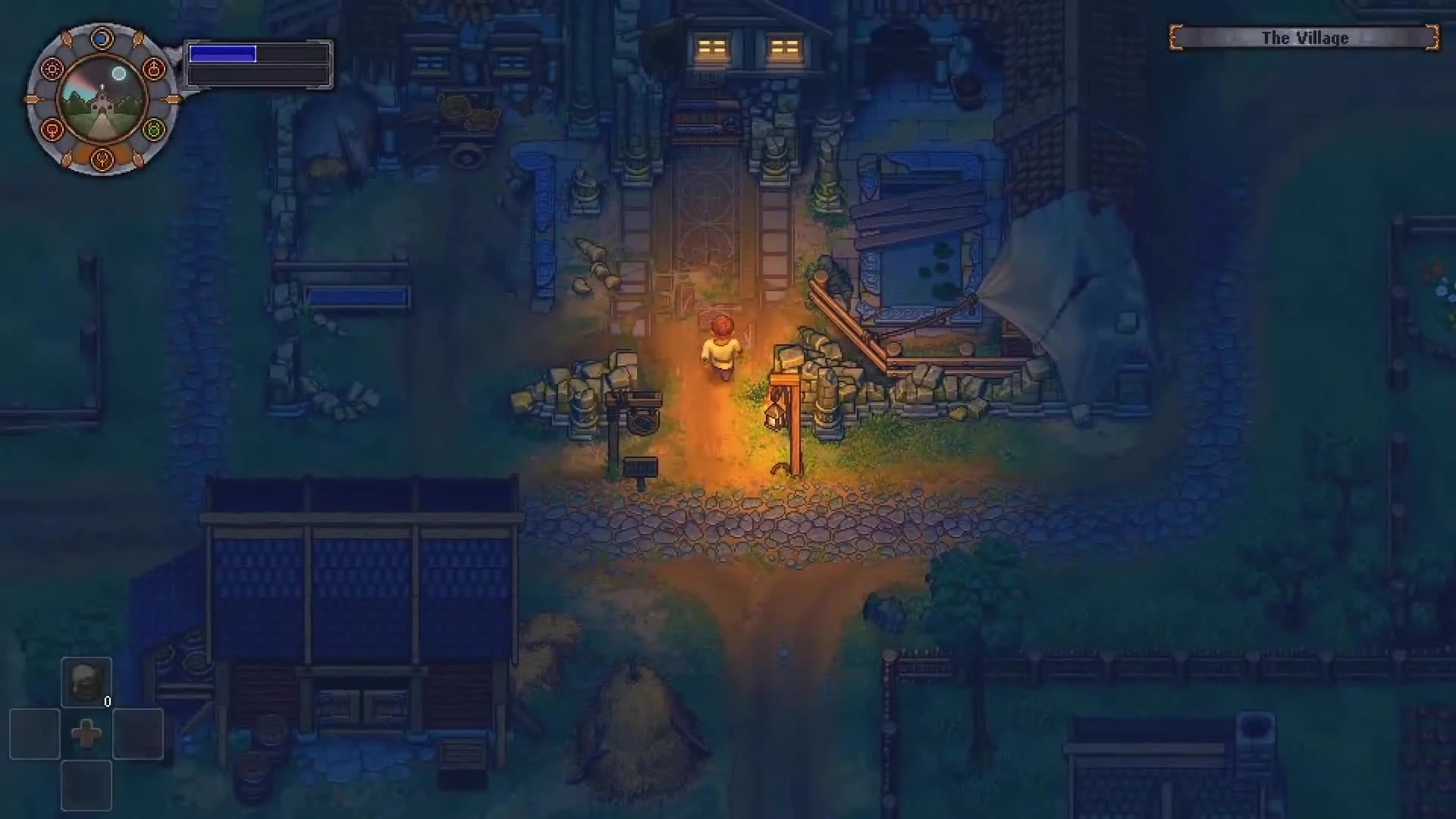Click the green coin day icon on the clock
Screen dimensions: 1456x819
[154, 128]
